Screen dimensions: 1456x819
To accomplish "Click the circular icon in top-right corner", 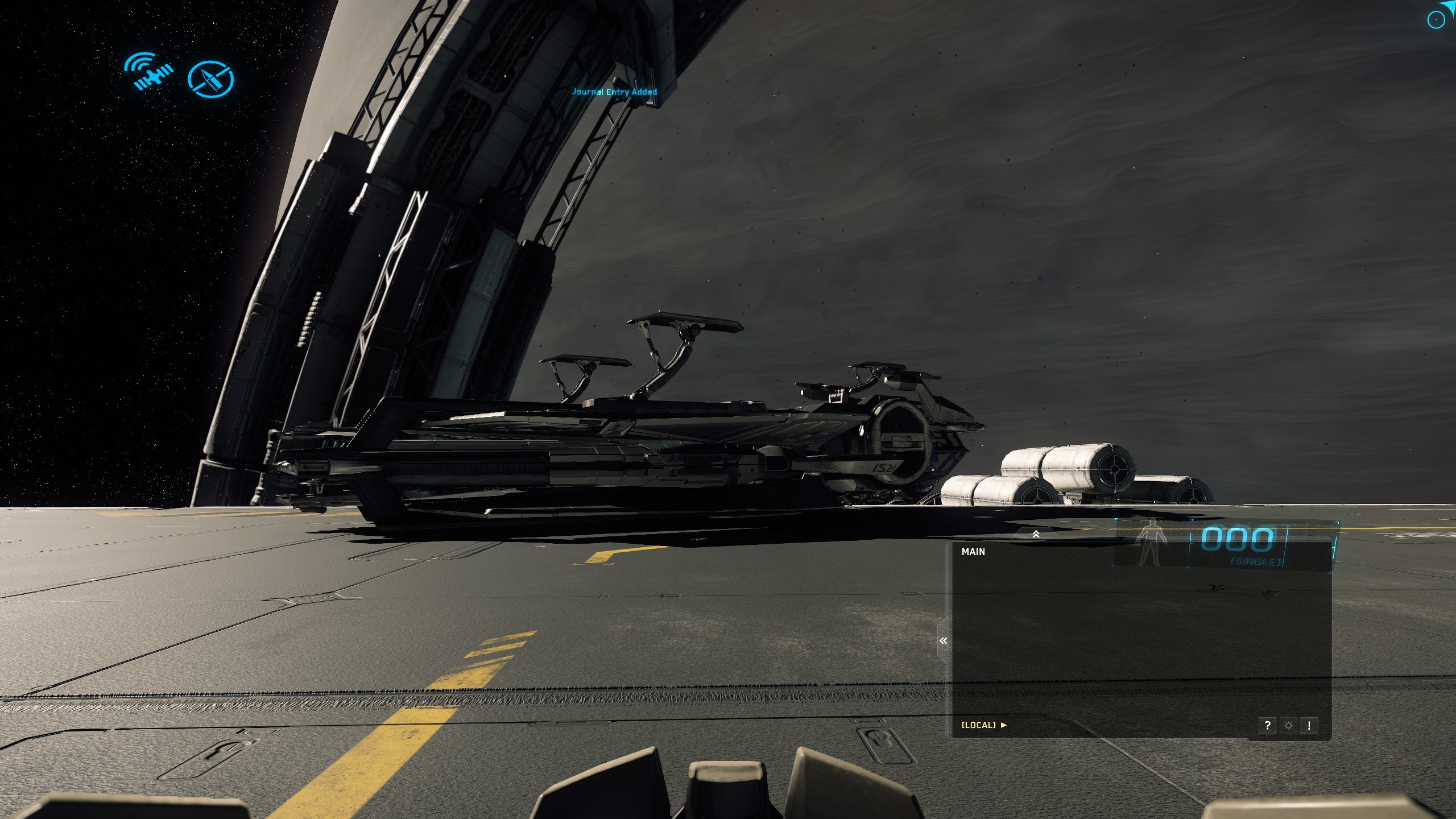I will point(1436,20).
